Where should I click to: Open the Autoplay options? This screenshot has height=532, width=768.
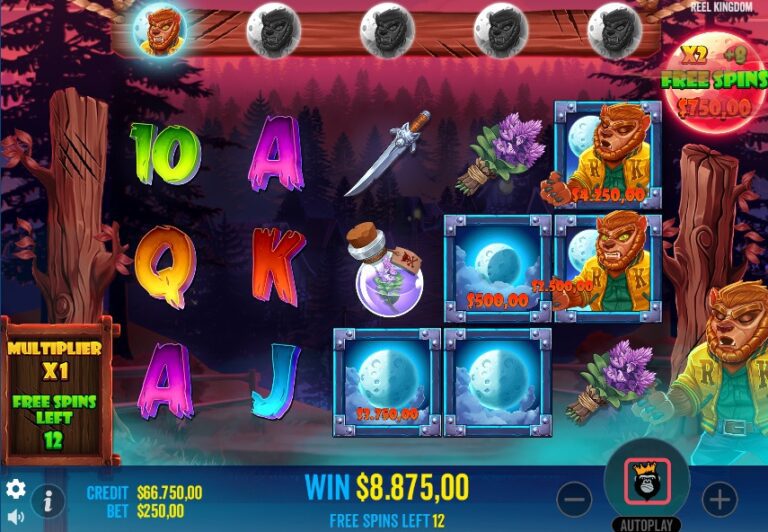646,524
